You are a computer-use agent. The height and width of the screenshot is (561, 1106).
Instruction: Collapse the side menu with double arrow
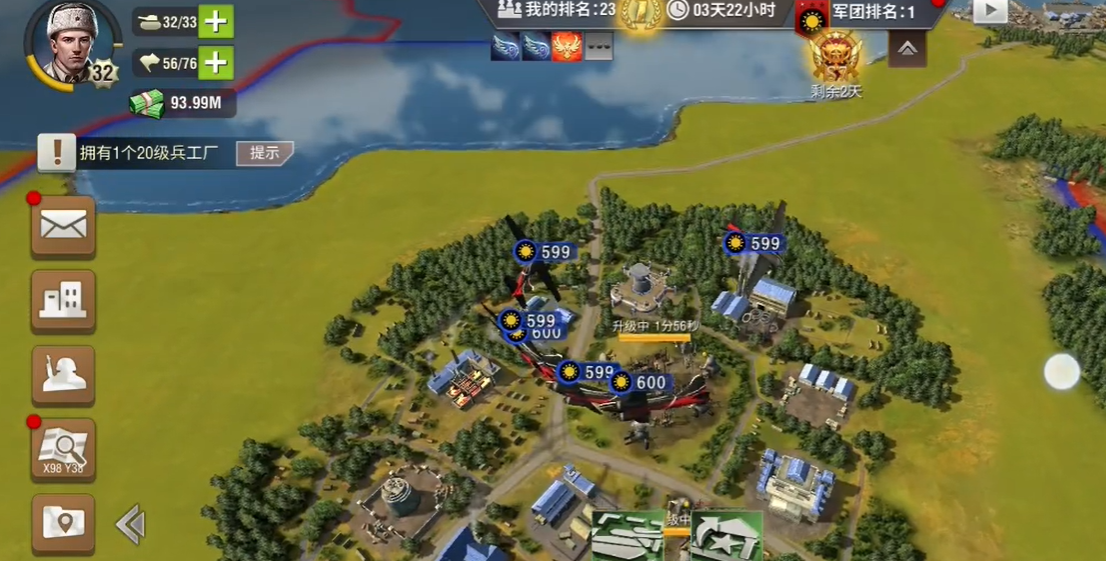pos(131,524)
